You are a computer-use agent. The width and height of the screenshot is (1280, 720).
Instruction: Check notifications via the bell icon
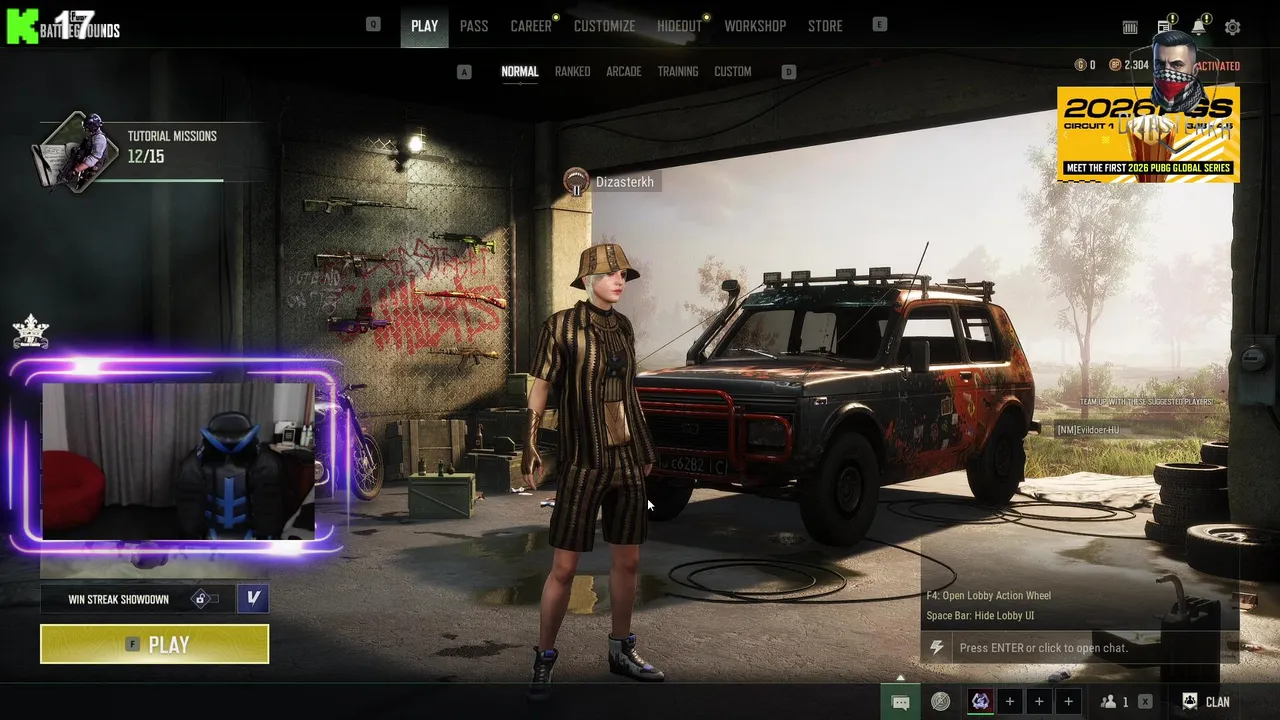(1198, 28)
